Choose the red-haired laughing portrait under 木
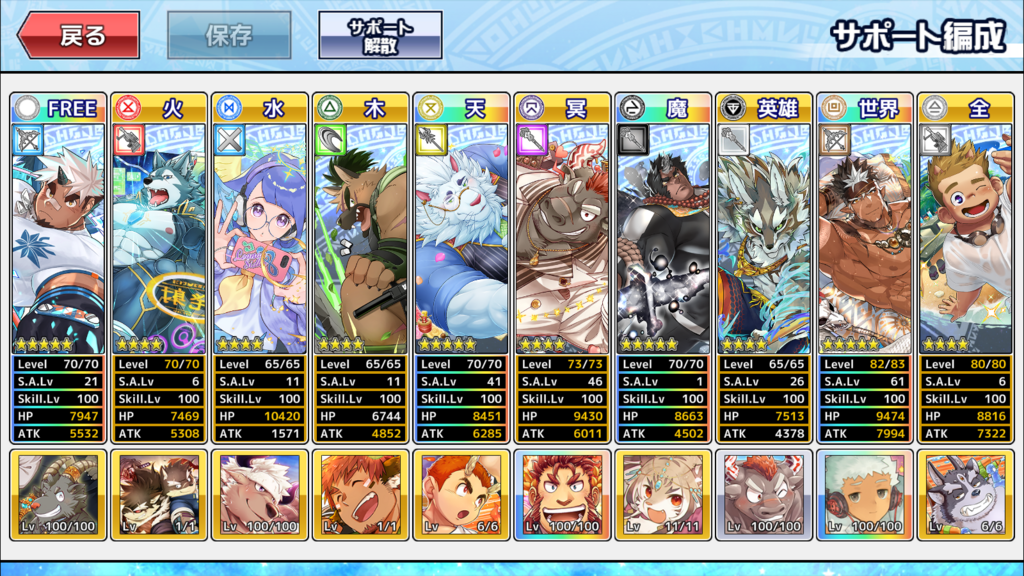1024x576 pixels. coord(360,493)
